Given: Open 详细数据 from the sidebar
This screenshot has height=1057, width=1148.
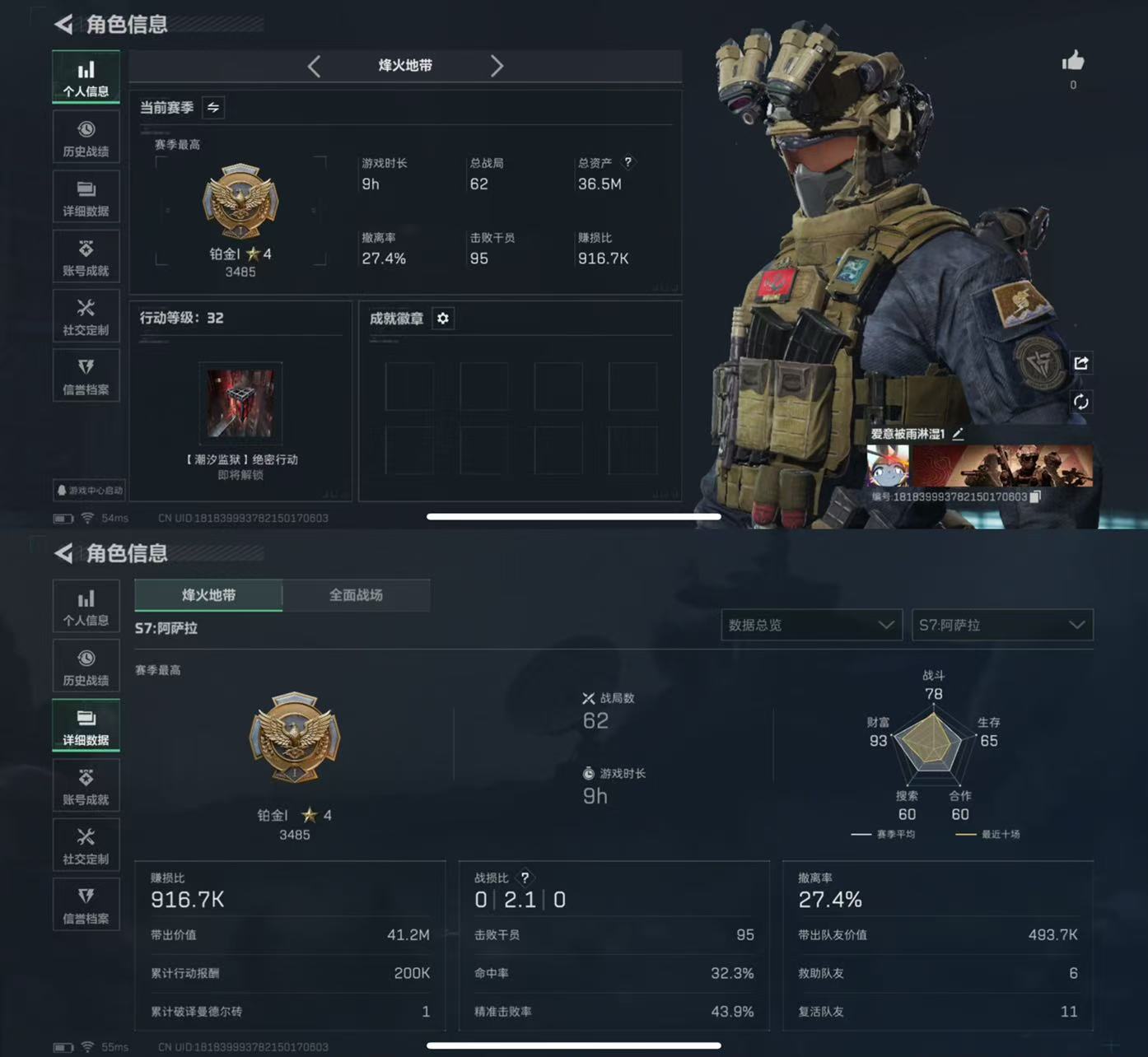Looking at the screenshot, I should click(x=86, y=196).
